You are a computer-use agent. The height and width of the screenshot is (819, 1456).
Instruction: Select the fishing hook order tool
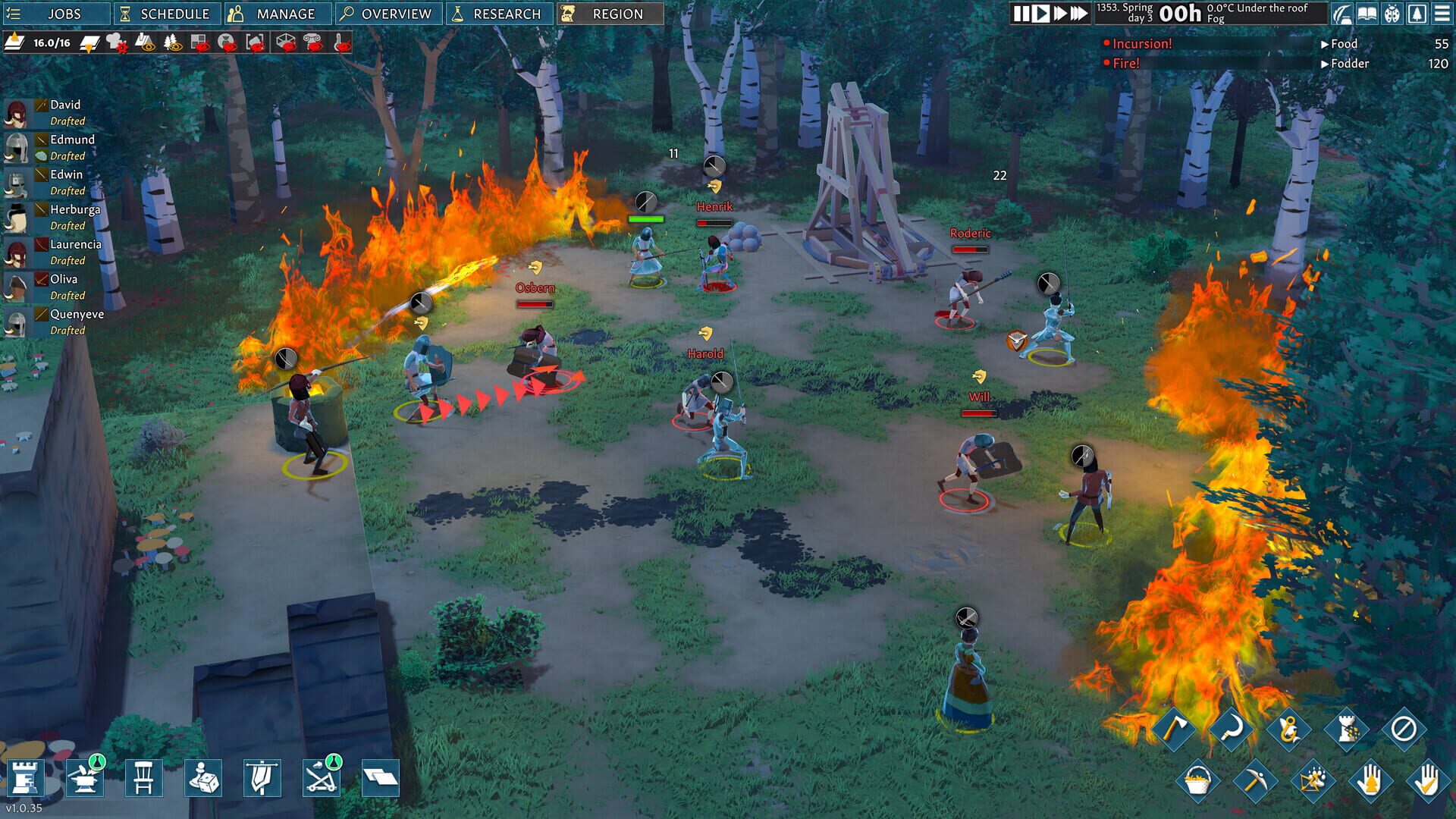(1289, 730)
